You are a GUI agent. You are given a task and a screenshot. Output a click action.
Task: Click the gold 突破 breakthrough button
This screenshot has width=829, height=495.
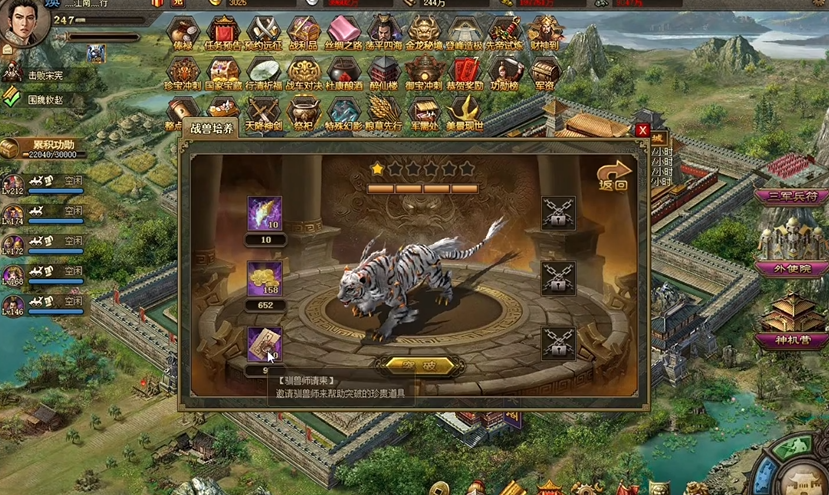point(410,365)
